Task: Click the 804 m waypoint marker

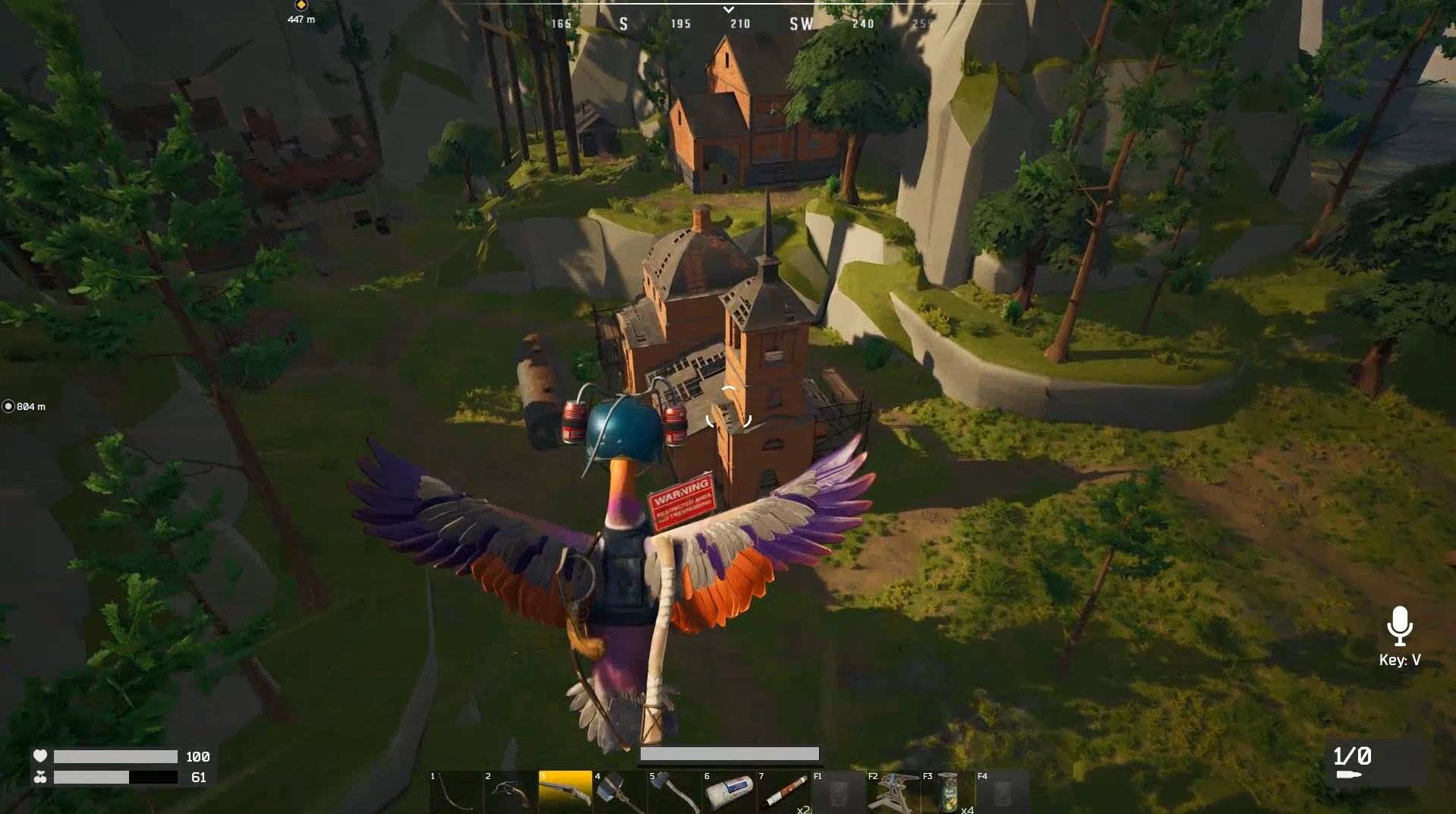Action: pyautogui.click(x=8, y=406)
